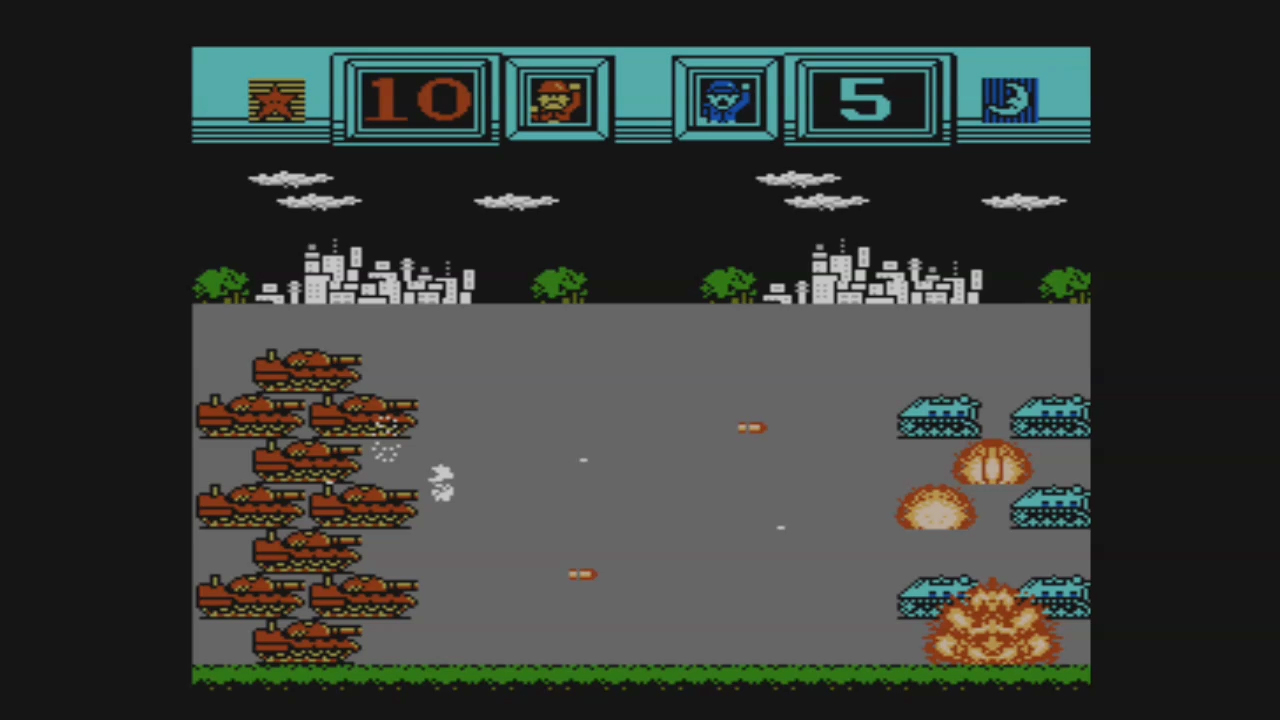This screenshot has height=720, width=1280.
Task: Select the bottom red tank on the grass
Action: point(306,640)
